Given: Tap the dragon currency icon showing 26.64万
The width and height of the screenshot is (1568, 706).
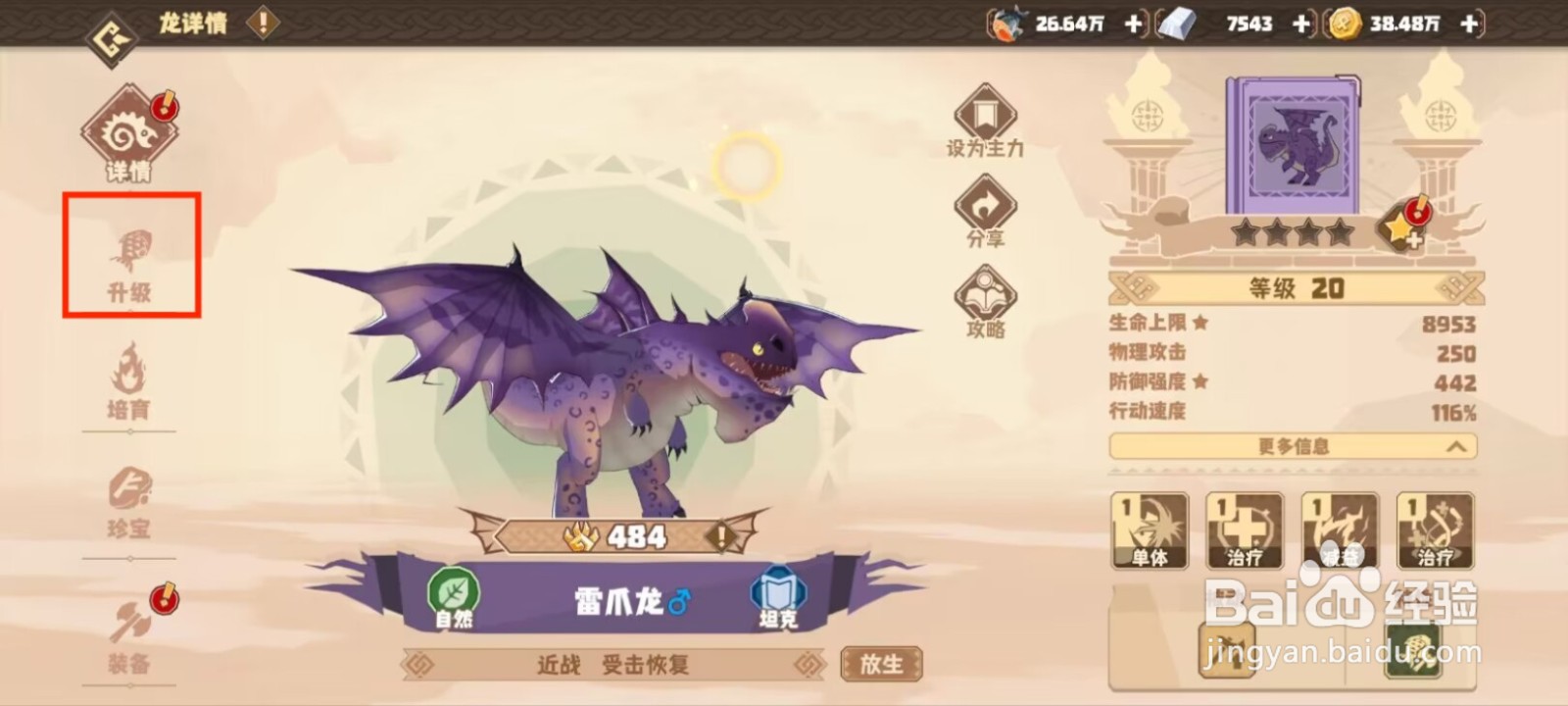Looking at the screenshot, I should [1008, 23].
